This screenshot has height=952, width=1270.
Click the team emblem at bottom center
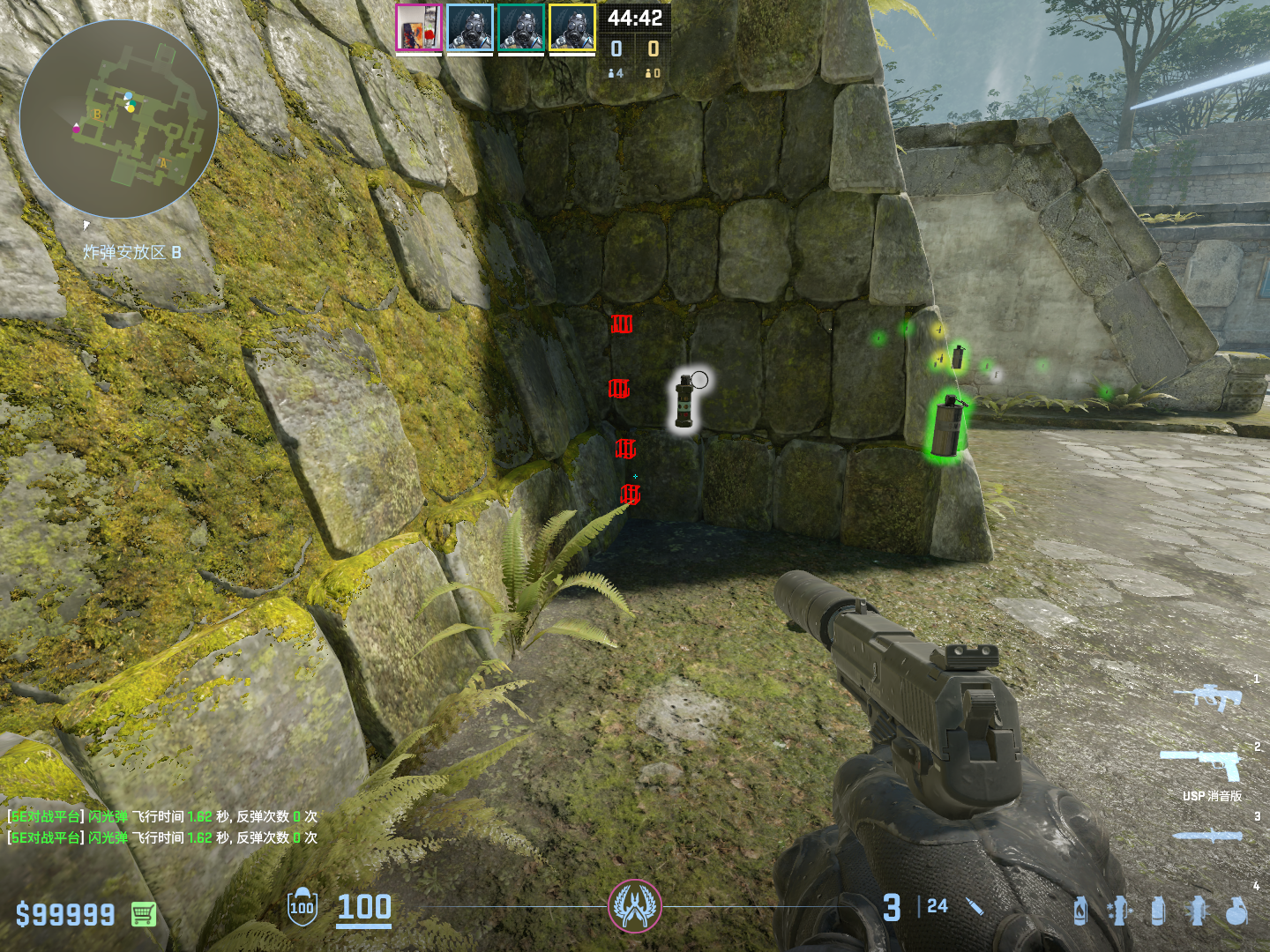634,906
